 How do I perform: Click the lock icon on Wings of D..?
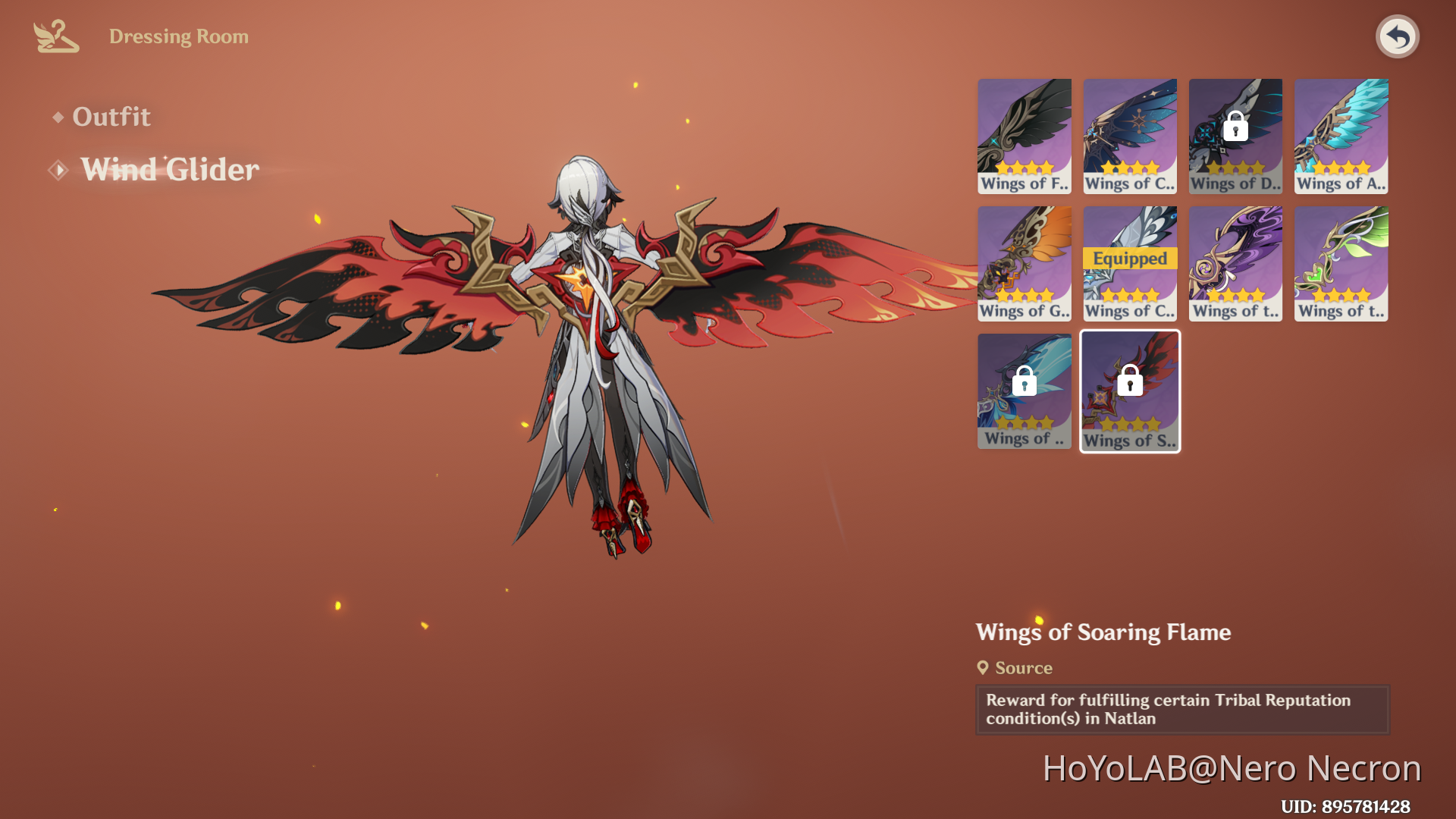[x=1235, y=127]
